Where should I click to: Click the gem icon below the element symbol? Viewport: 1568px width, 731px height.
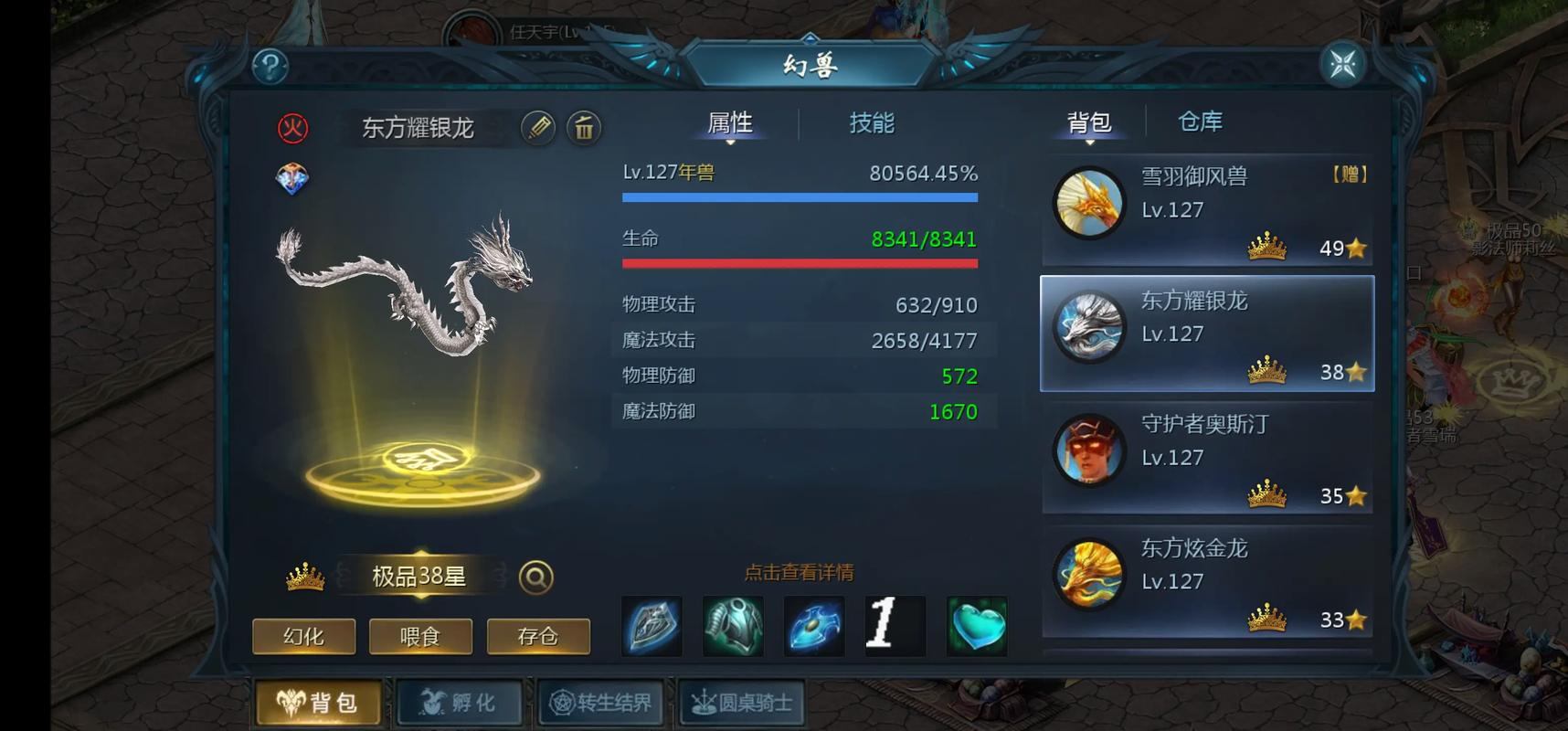tap(291, 179)
